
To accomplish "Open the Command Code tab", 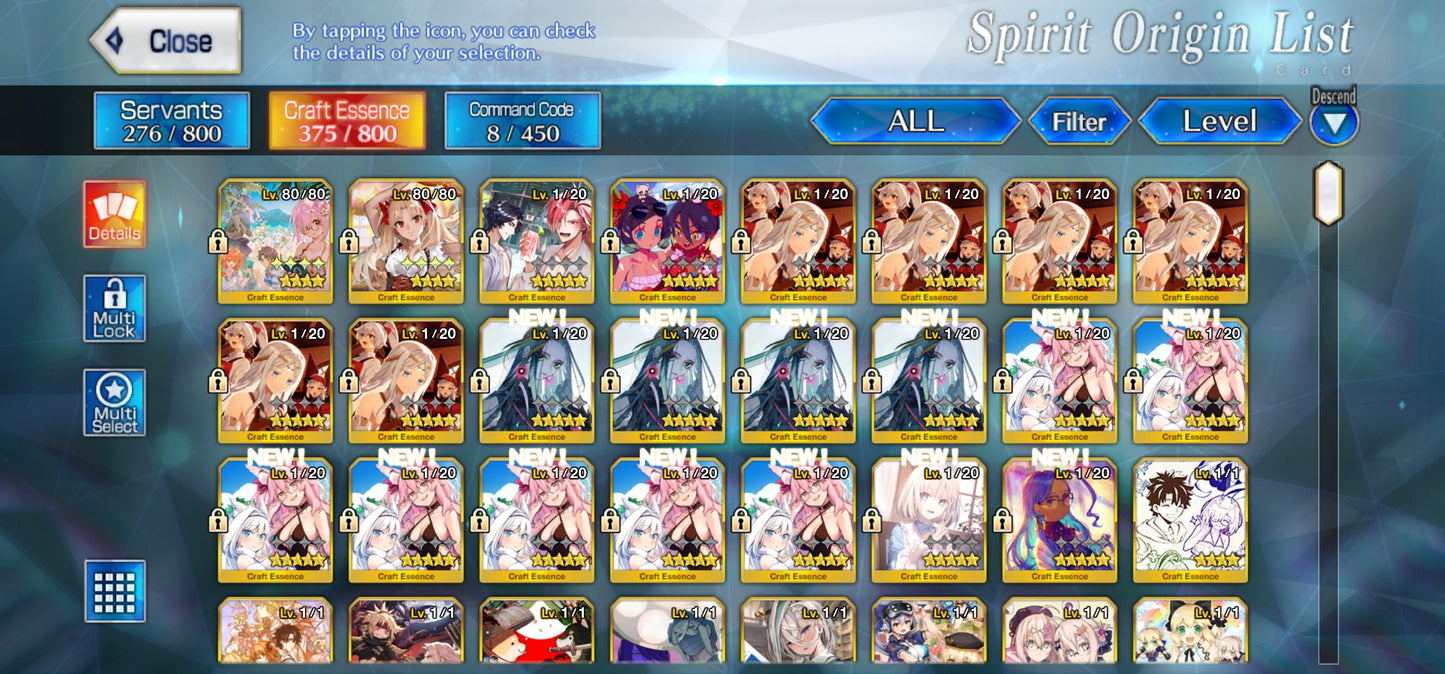I will tap(522, 121).
